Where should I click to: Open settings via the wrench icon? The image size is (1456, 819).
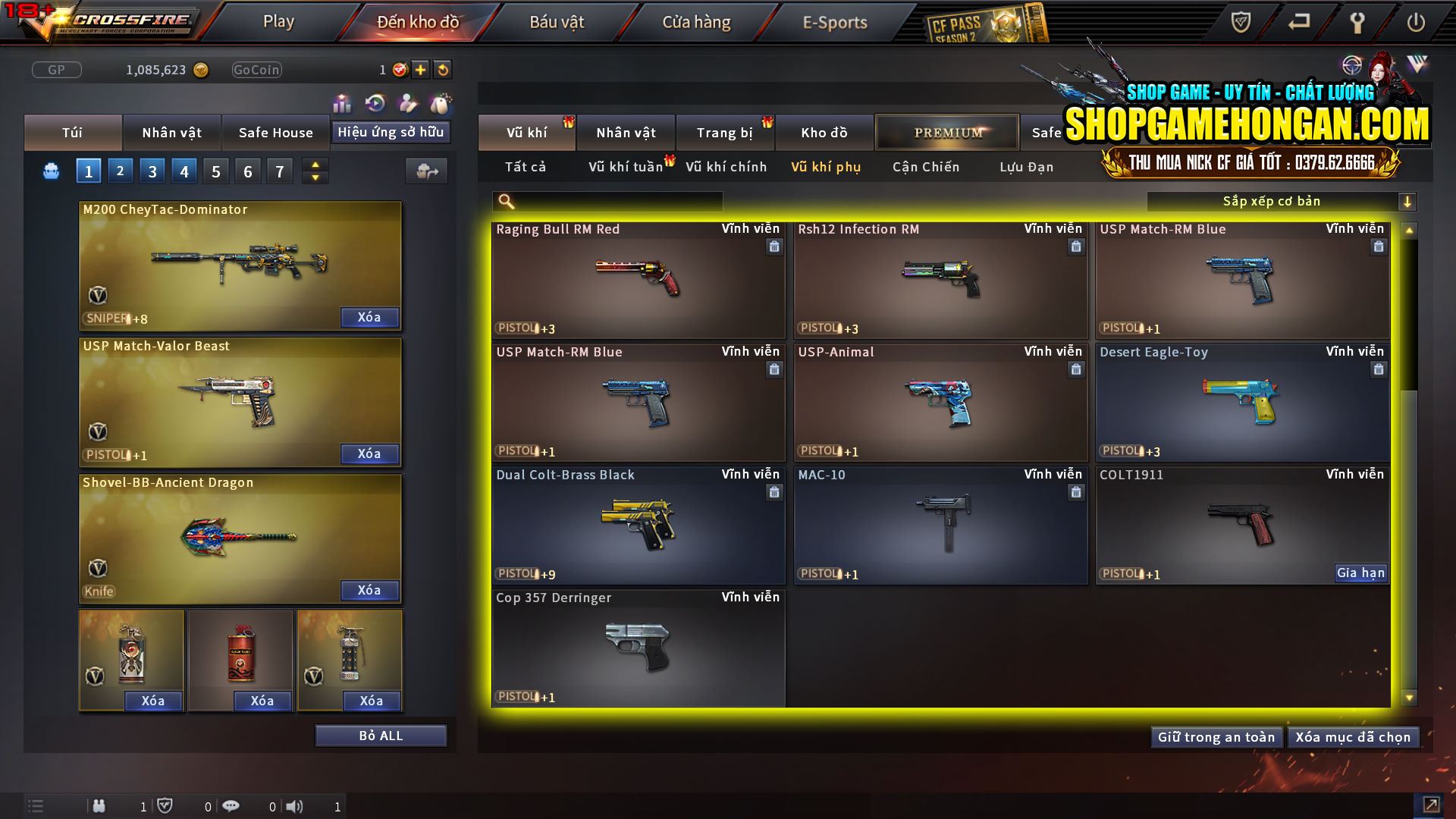[x=1357, y=23]
